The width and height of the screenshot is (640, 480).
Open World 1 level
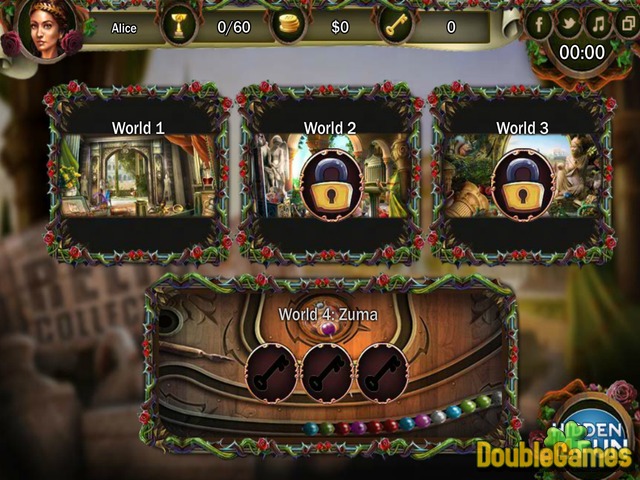point(138,175)
